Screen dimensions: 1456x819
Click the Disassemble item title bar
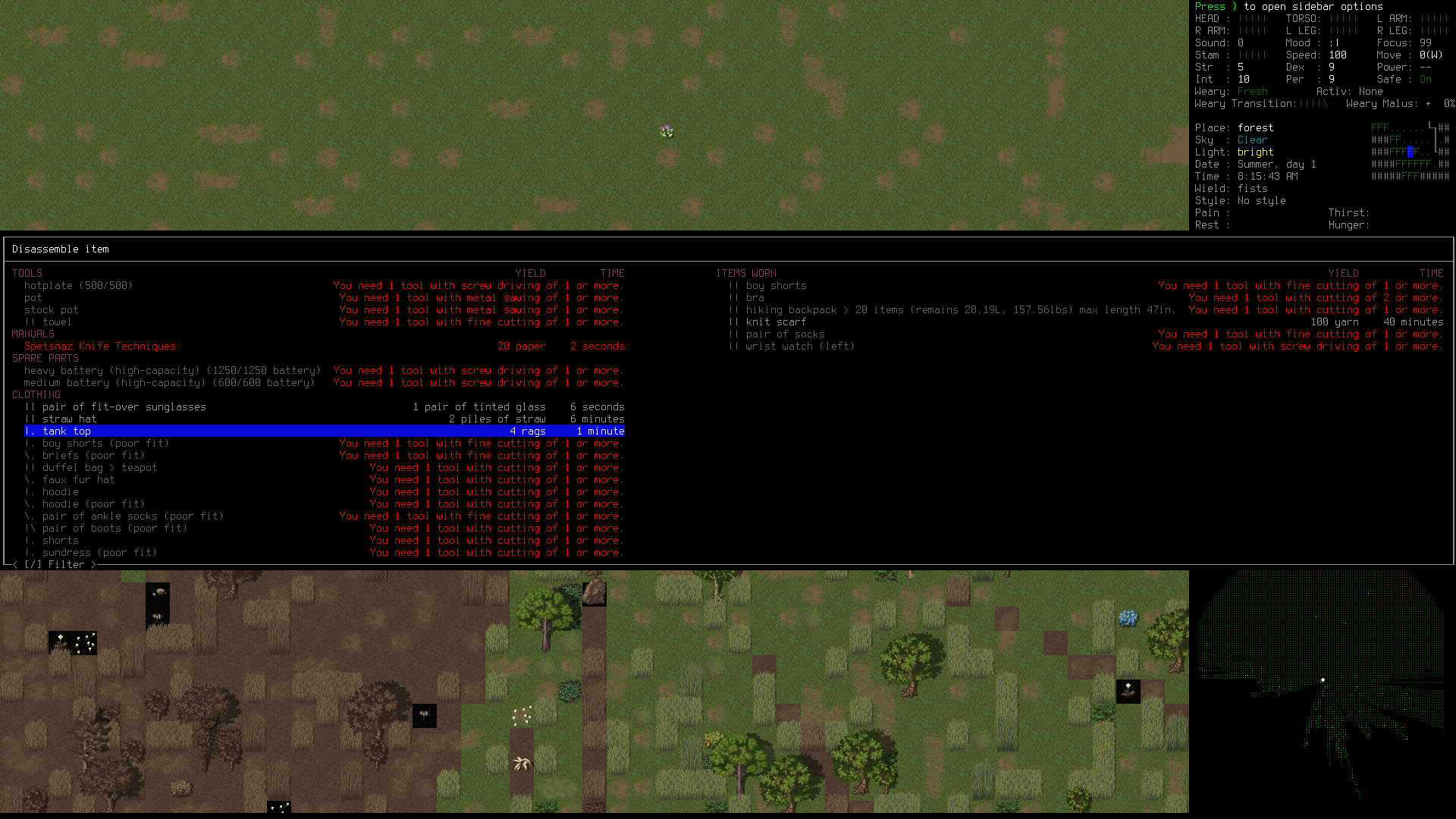(61, 249)
